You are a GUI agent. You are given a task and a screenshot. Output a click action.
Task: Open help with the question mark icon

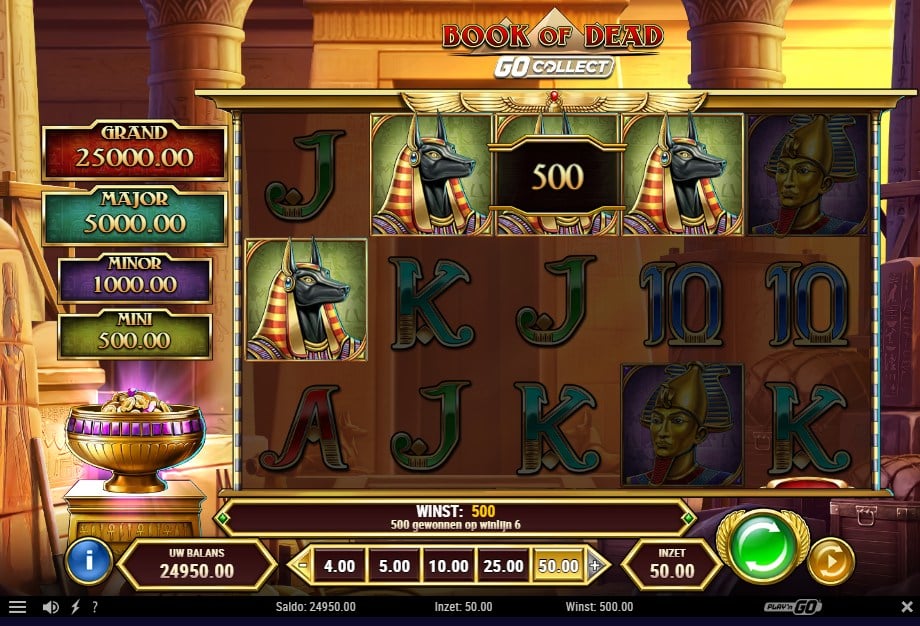click(95, 607)
